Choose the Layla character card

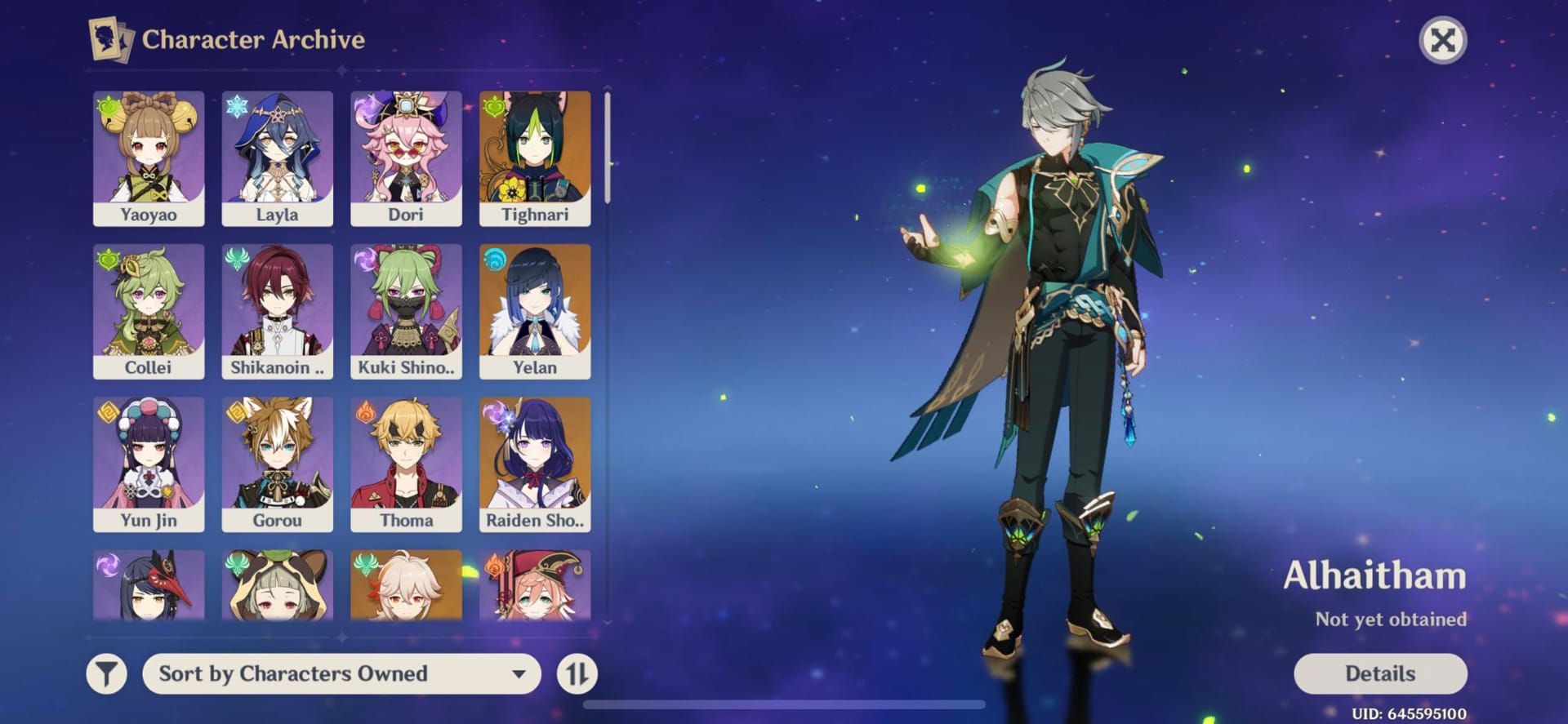277,158
